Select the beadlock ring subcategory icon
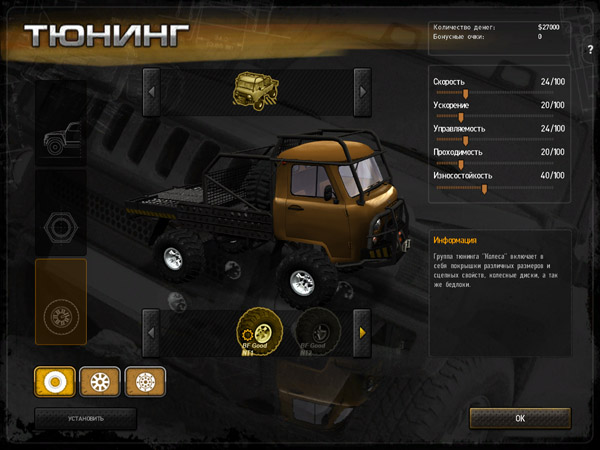The width and height of the screenshot is (600, 450). tap(145, 381)
